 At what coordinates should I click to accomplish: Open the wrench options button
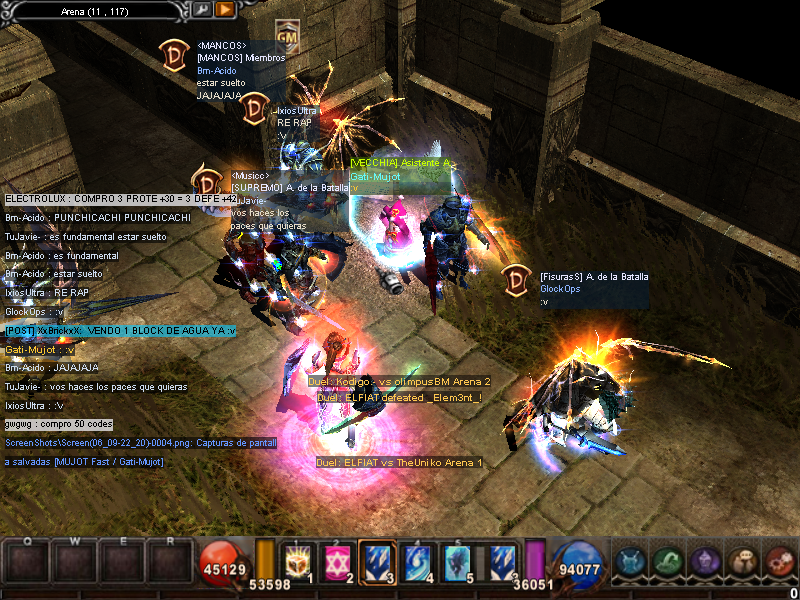(x=202, y=9)
